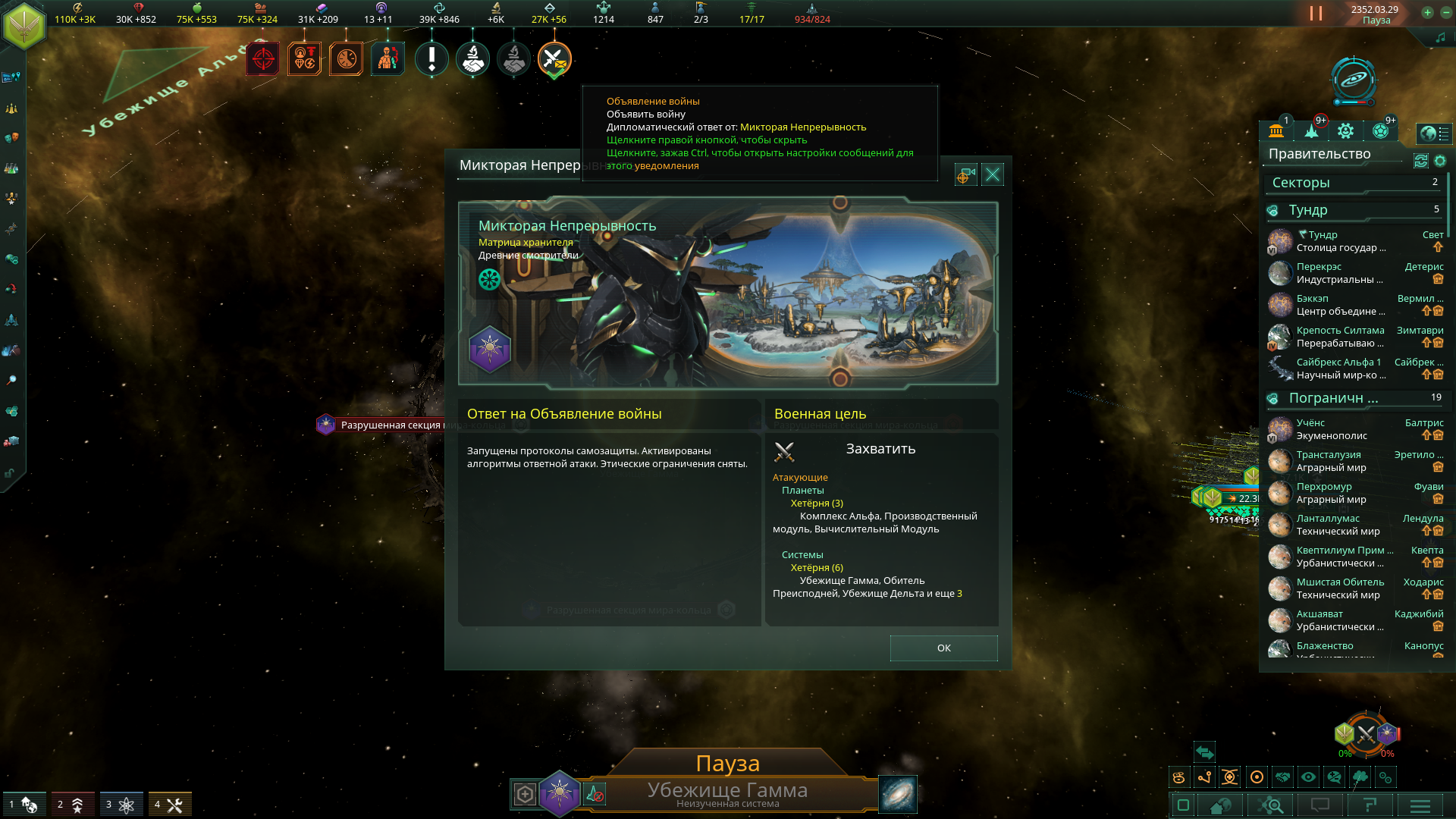1456x819 pixels.
Task: Select control group 3 science button
Action: coord(121,804)
